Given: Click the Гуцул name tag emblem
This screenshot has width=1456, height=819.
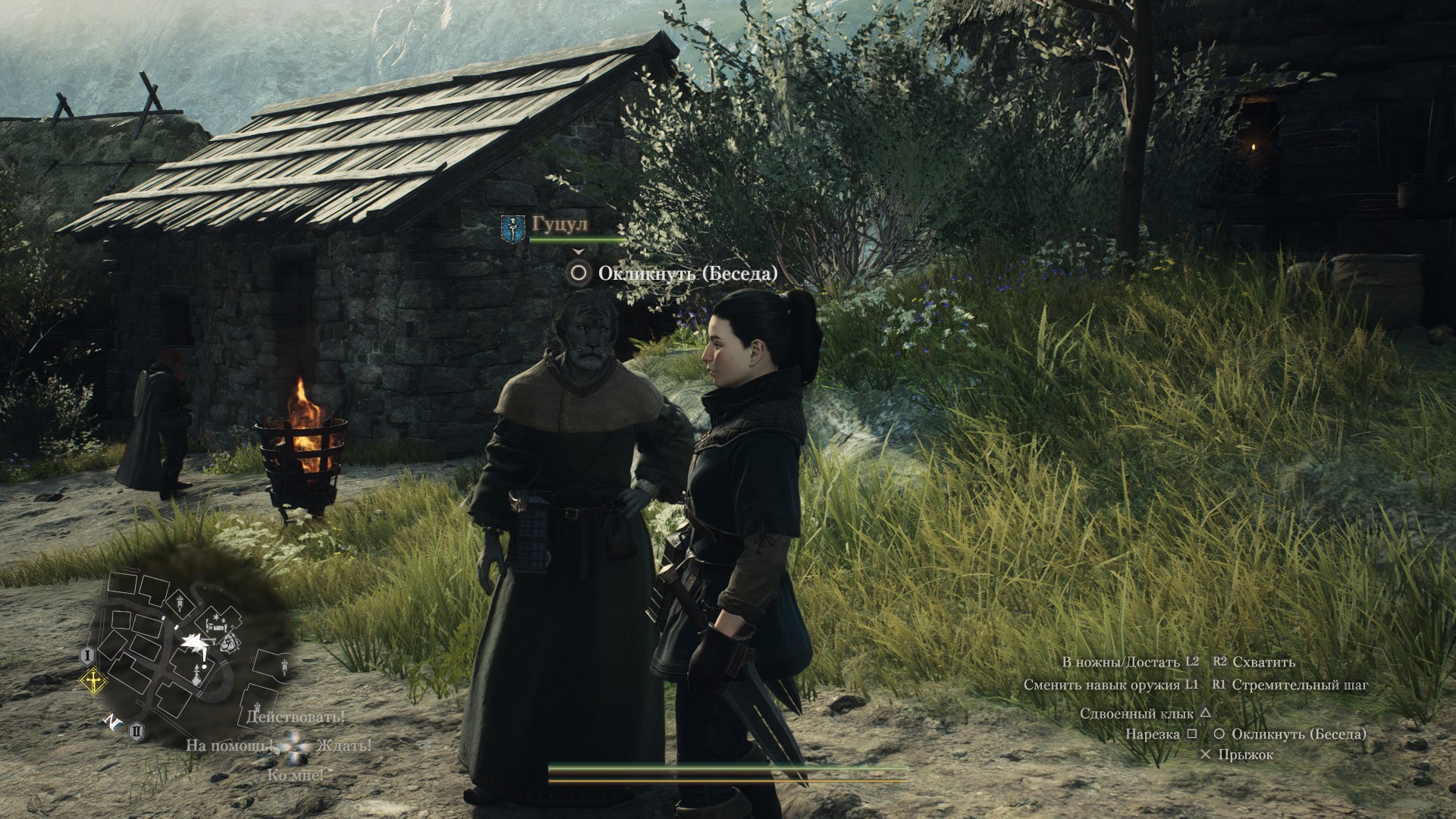Looking at the screenshot, I should pyautogui.click(x=513, y=228).
